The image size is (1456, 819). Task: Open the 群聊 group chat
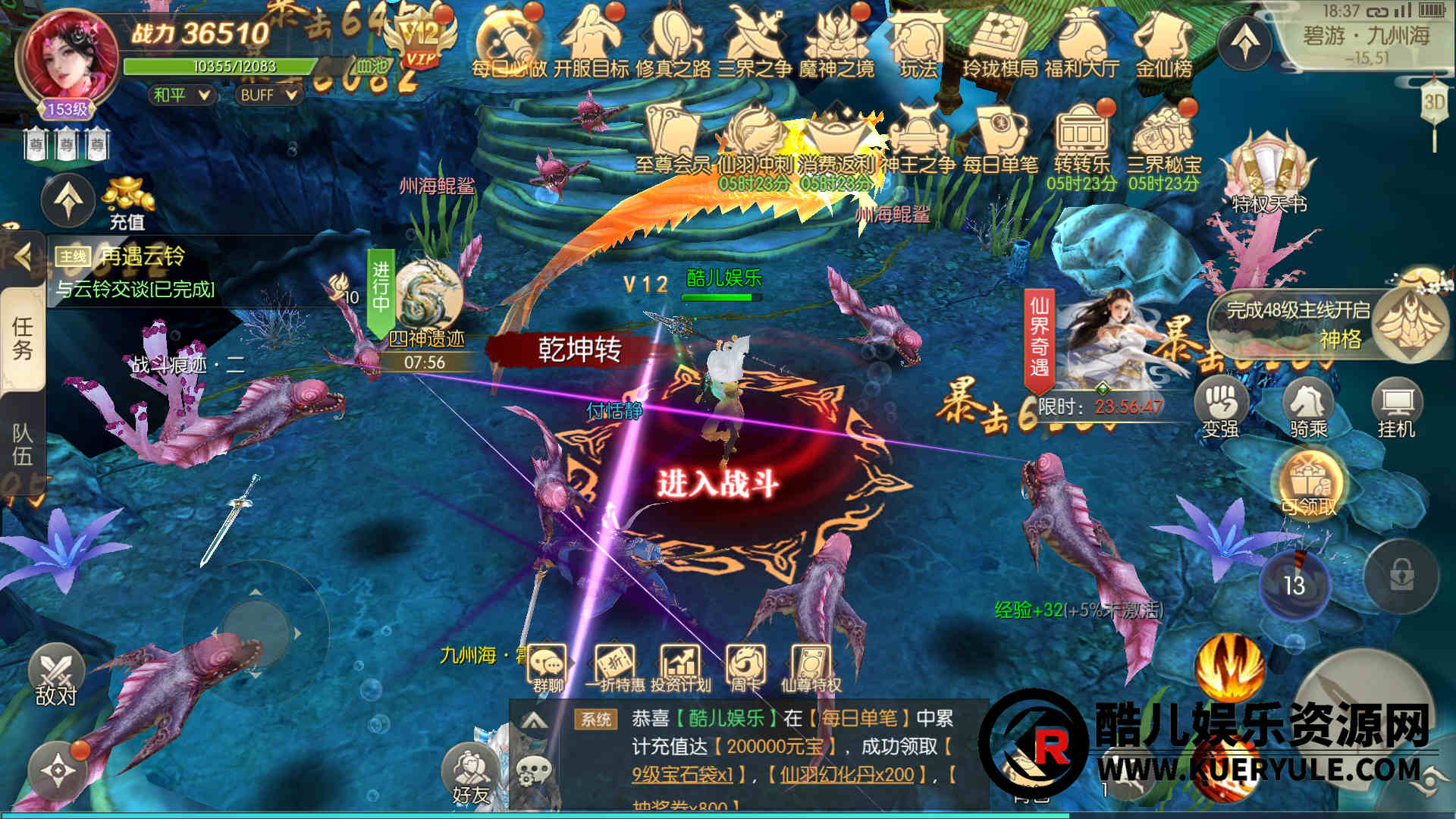click(548, 668)
